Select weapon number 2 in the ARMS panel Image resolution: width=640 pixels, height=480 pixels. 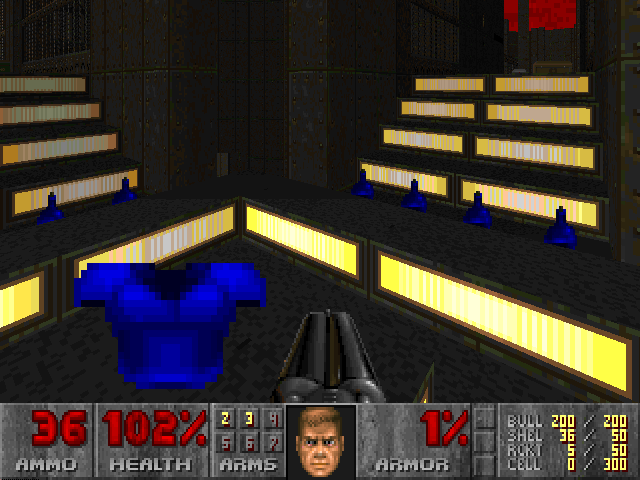[x=225, y=419]
